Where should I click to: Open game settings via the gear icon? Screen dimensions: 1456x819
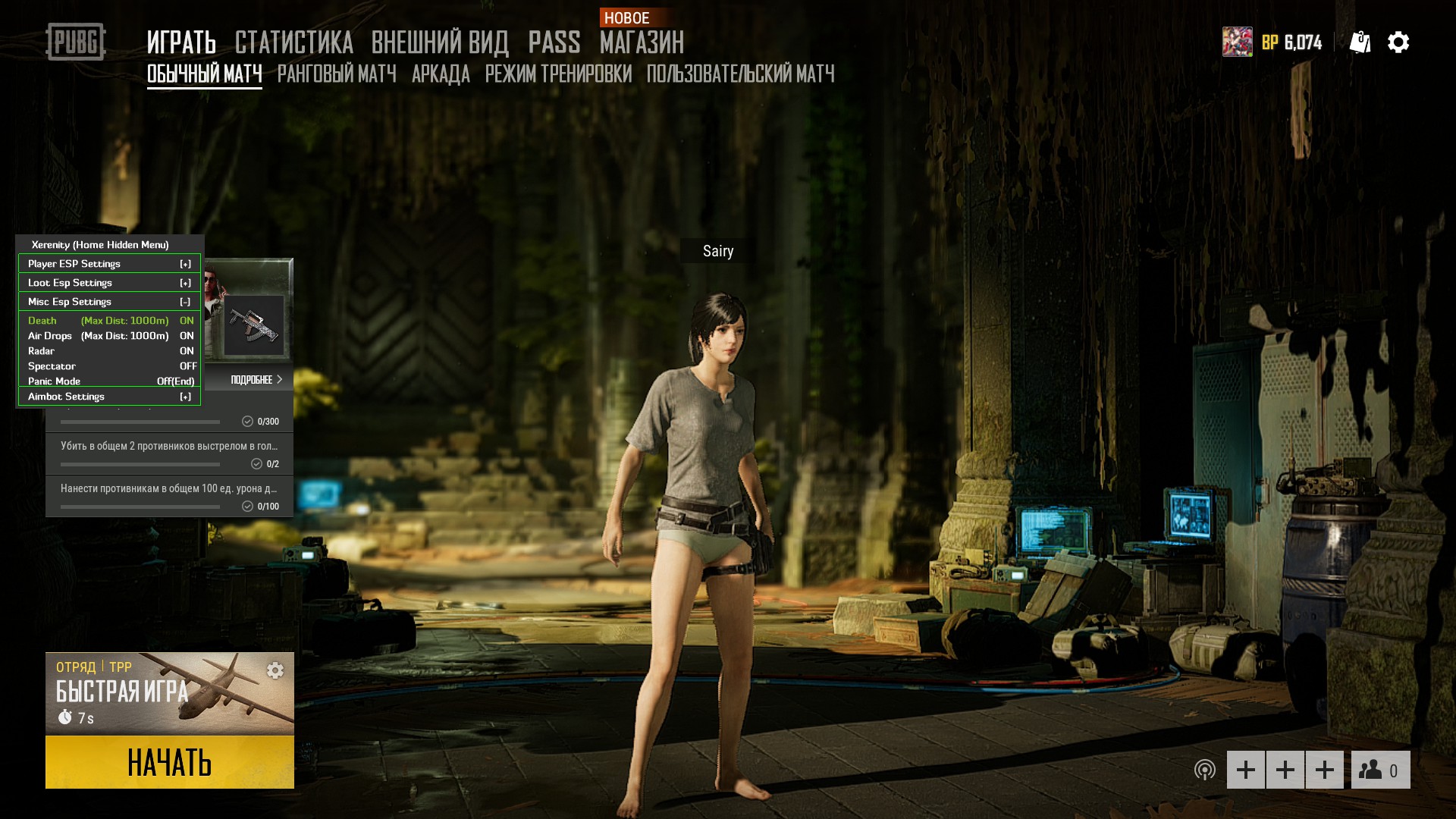pyautogui.click(x=1398, y=42)
